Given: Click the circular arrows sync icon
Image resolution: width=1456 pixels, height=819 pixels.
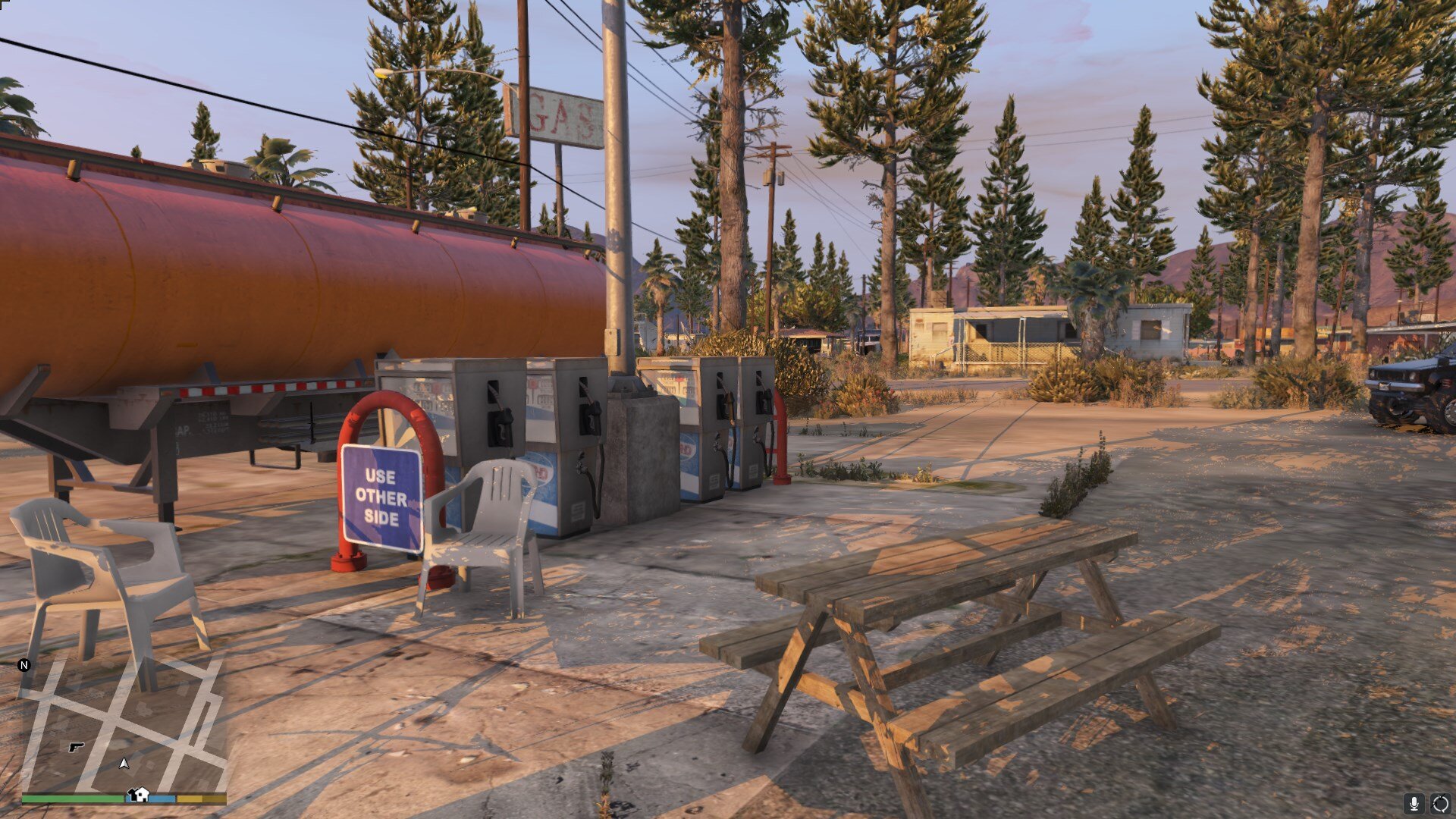Looking at the screenshot, I should coord(1440,804).
